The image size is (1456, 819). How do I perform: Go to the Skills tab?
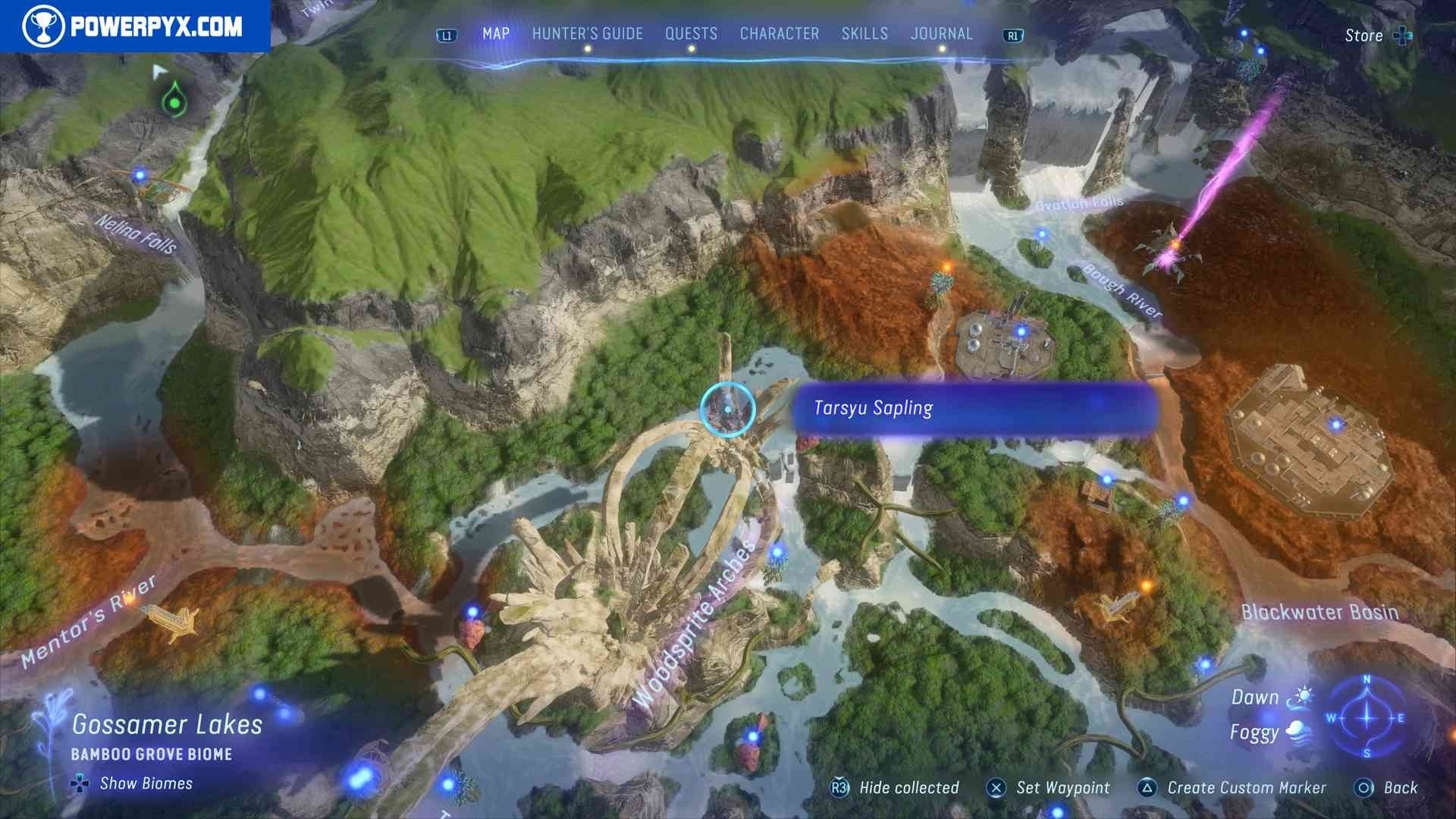864,34
